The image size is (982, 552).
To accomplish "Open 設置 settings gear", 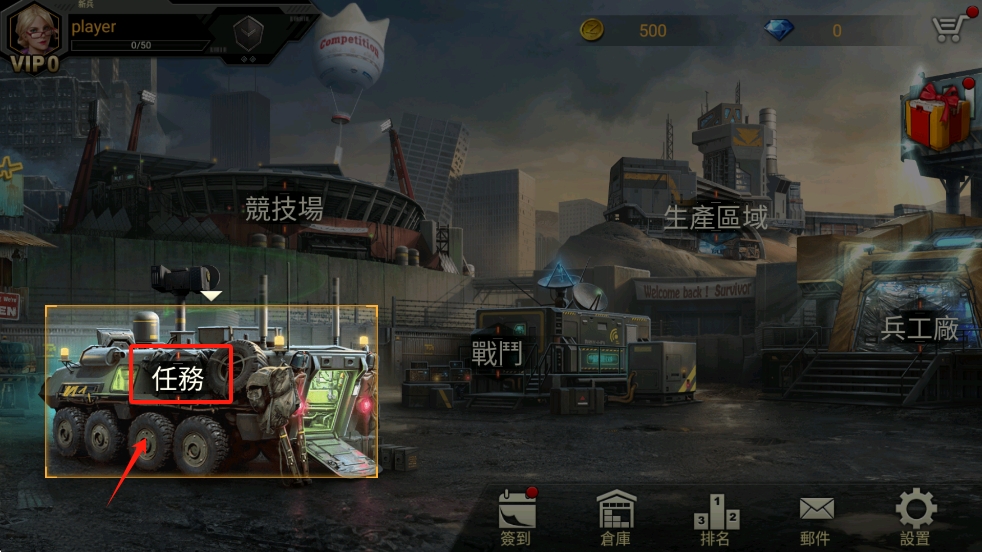I will click(915, 517).
